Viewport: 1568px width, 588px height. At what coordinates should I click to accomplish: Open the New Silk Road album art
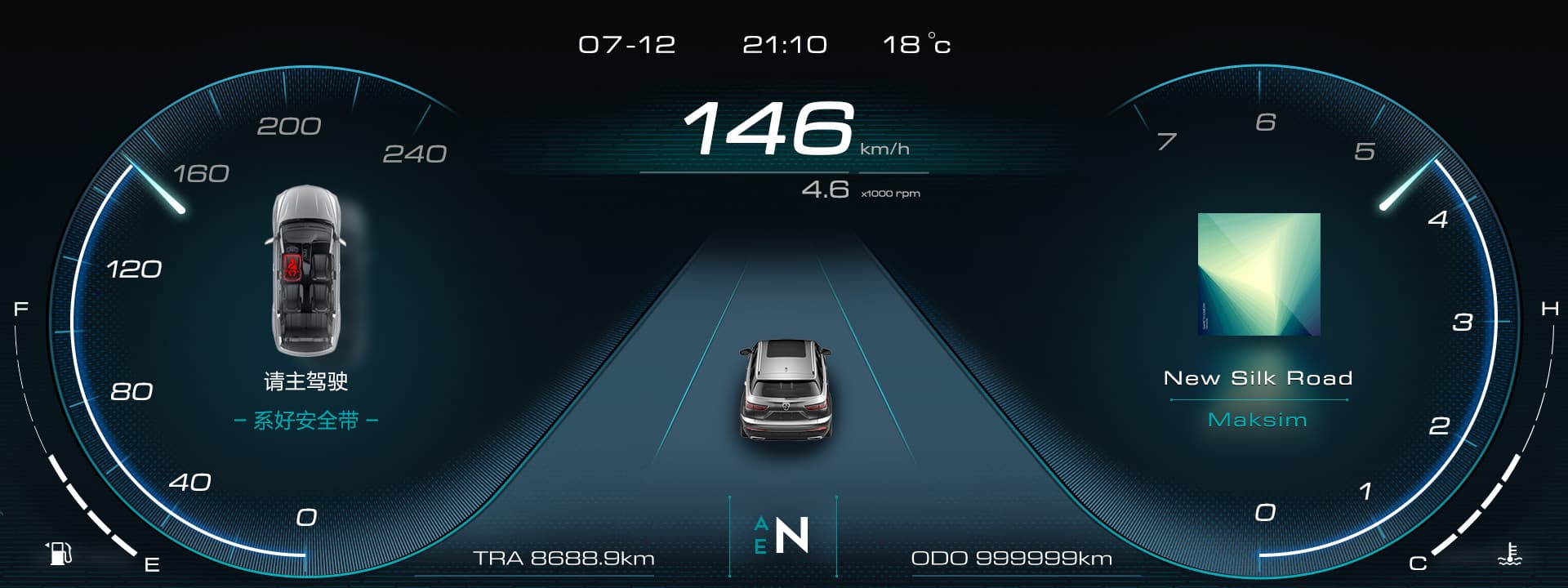point(1258,274)
